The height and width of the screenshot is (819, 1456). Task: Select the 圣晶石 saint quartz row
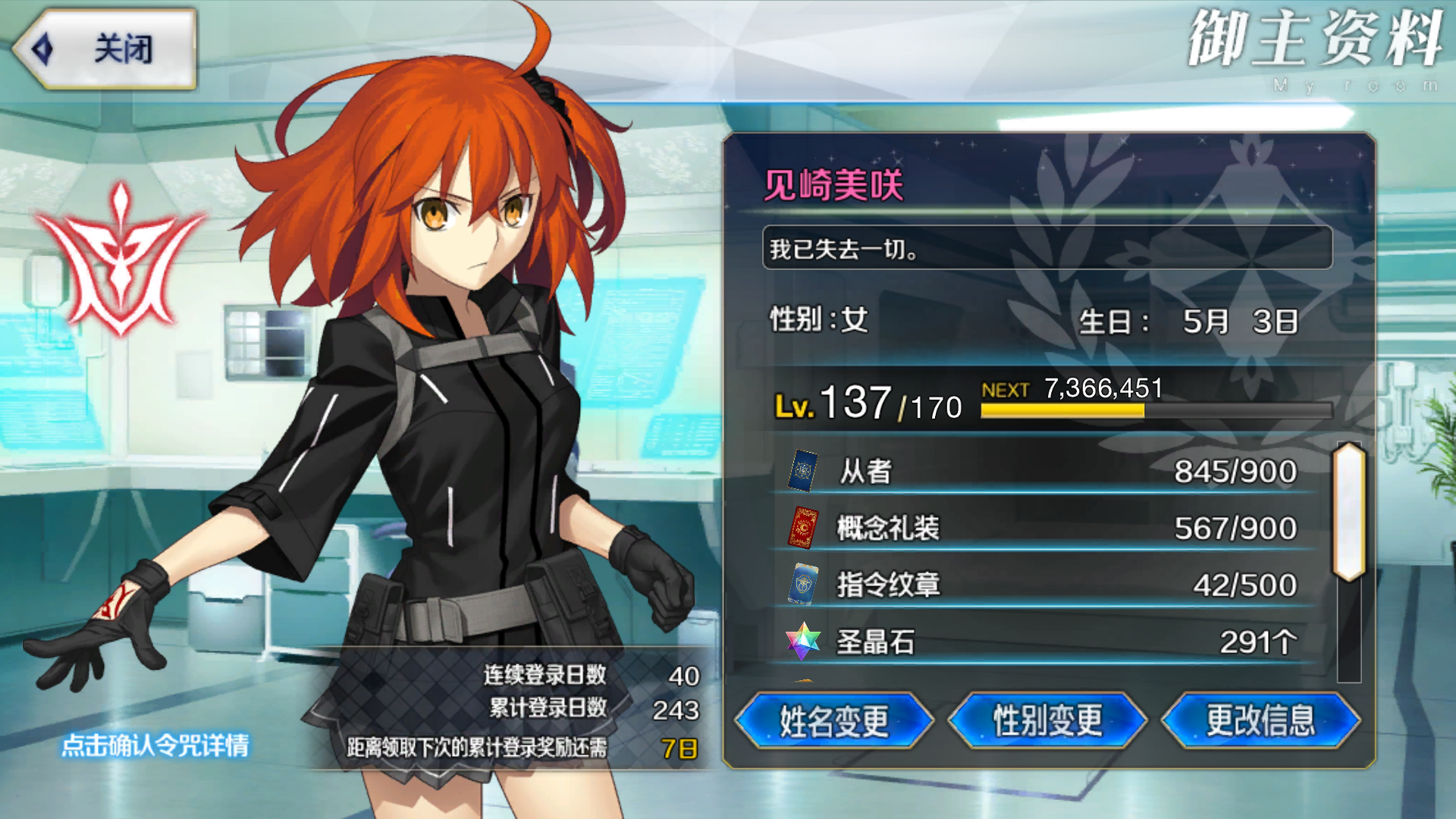click(x=1045, y=642)
